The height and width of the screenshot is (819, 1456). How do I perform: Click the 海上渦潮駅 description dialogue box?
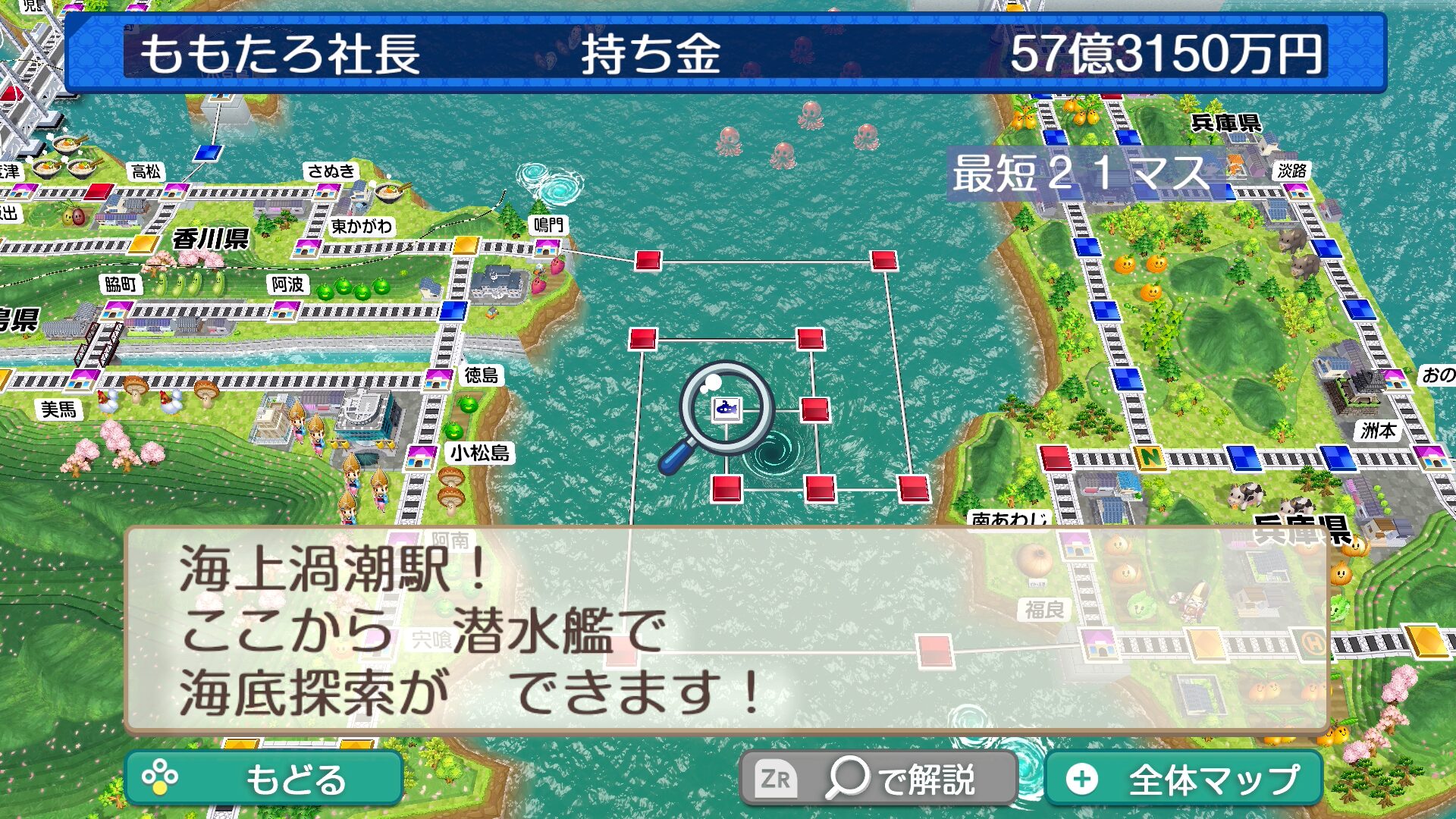(x=726, y=631)
